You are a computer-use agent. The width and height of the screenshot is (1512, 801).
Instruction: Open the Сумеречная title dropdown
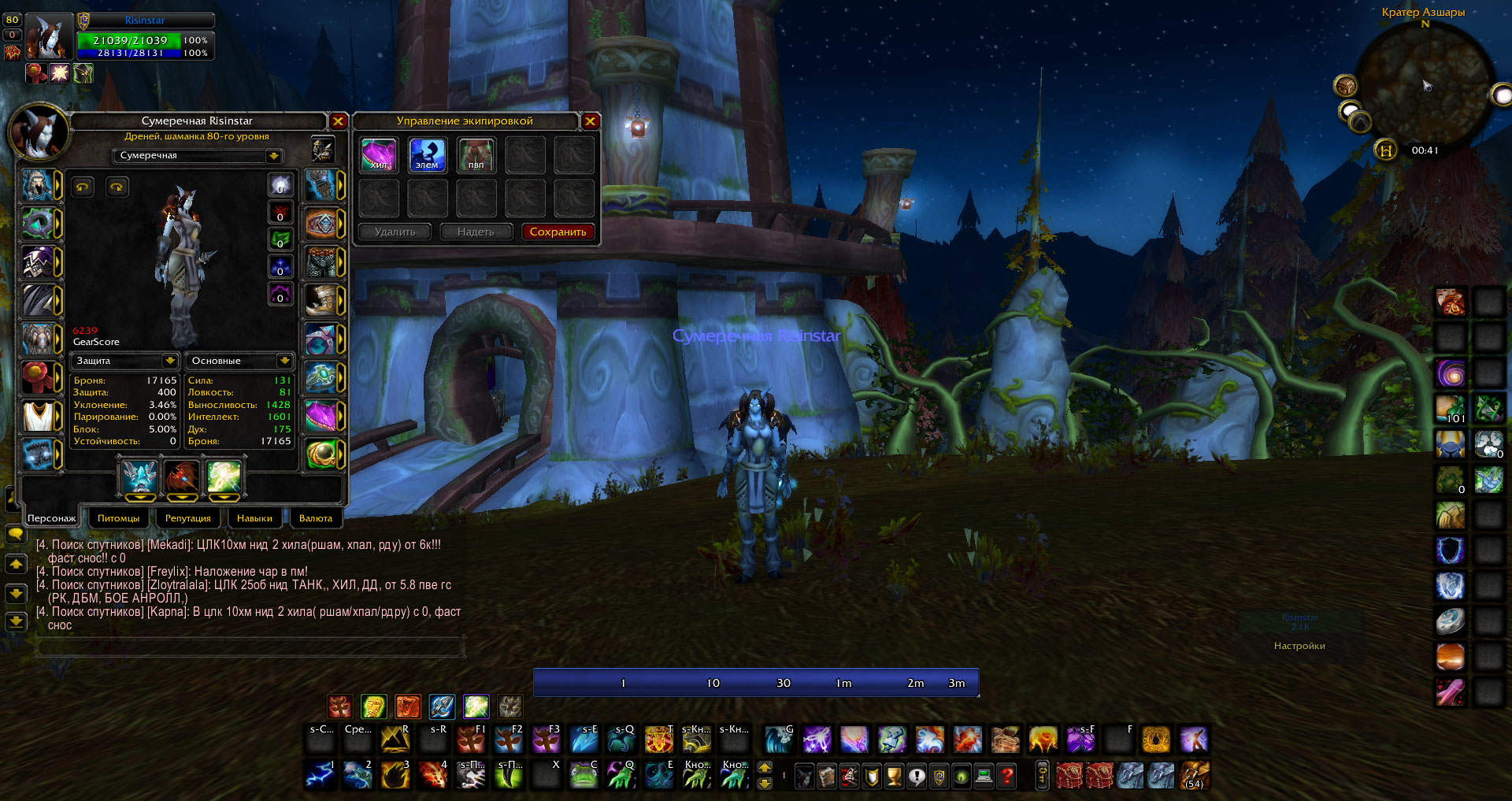click(x=273, y=156)
